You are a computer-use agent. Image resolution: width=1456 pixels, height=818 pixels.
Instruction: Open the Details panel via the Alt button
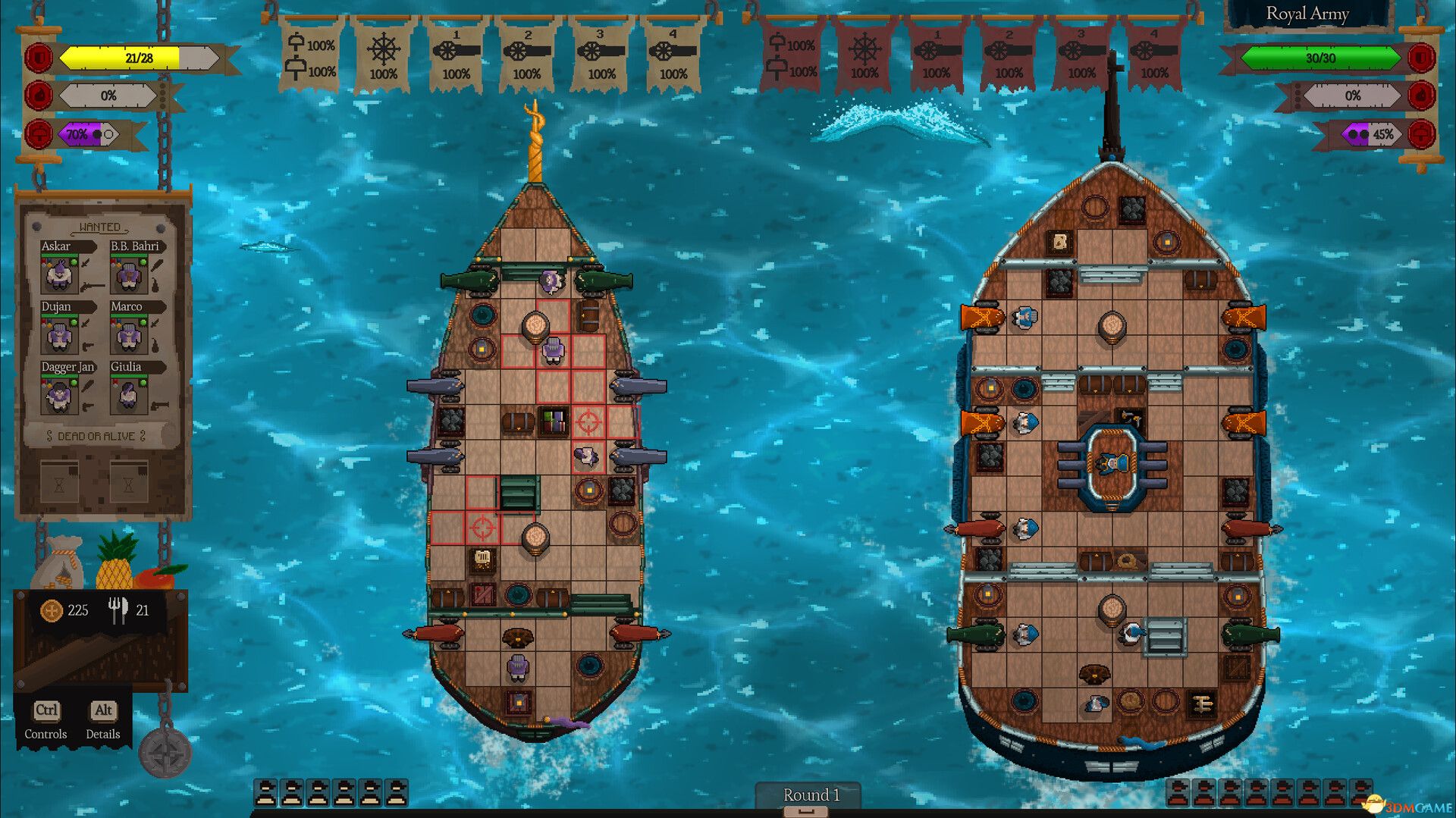[103, 710]
